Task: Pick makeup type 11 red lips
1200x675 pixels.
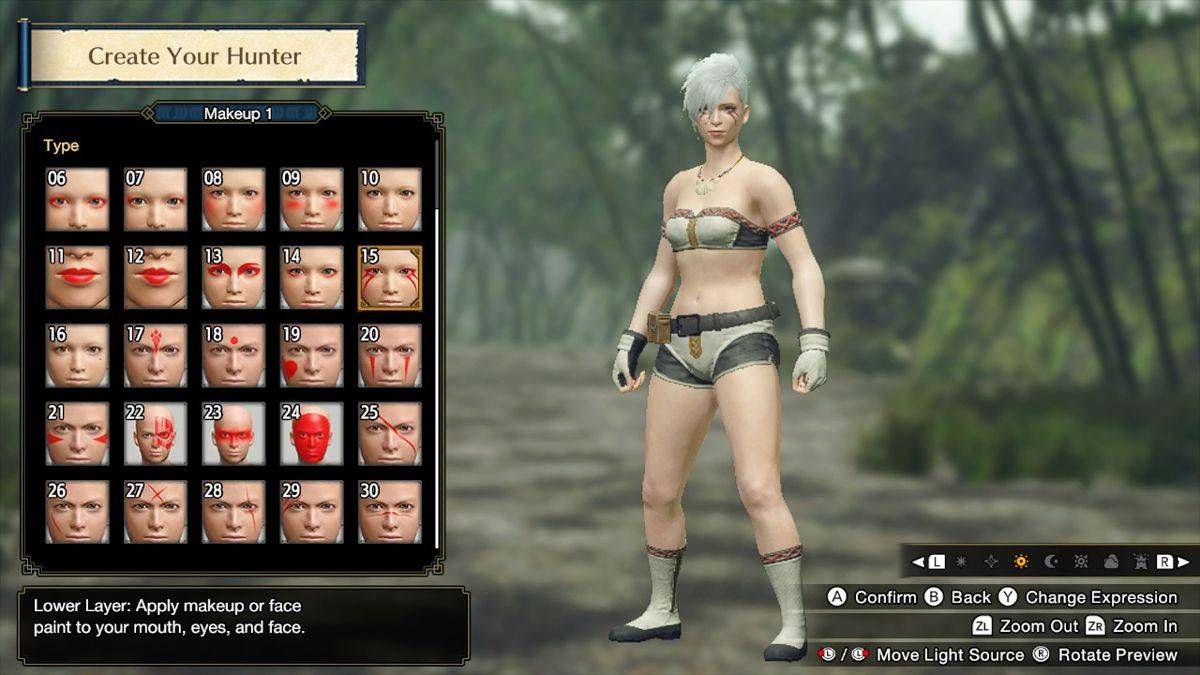Action: click(77, 277)
